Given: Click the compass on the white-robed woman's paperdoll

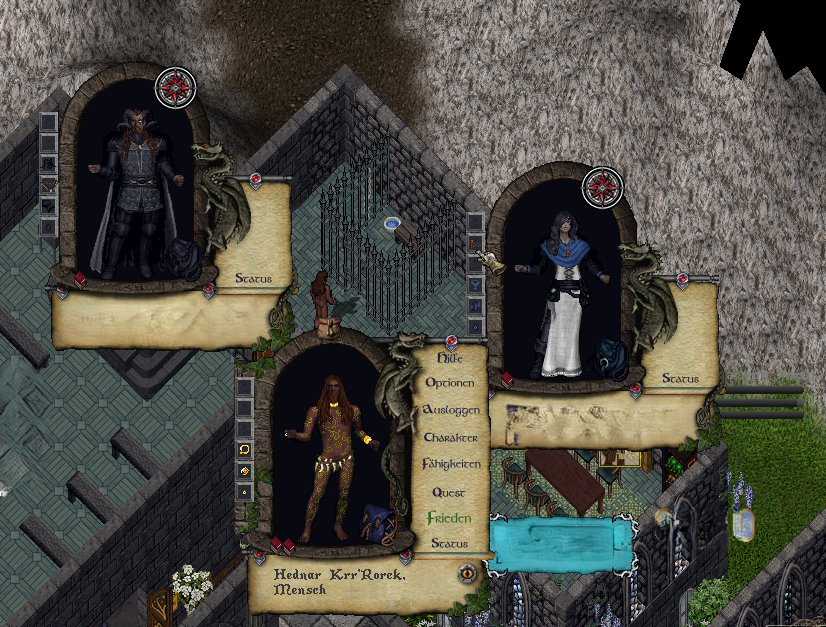Looking at the screenshot, I should click(603, 187).
